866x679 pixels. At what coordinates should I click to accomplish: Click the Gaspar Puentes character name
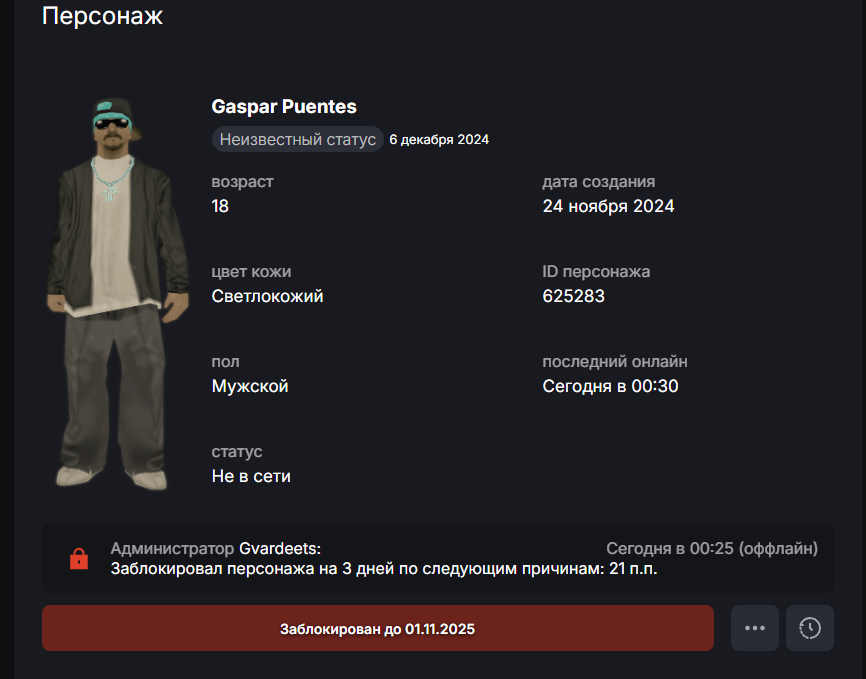[x=284, y=107]
